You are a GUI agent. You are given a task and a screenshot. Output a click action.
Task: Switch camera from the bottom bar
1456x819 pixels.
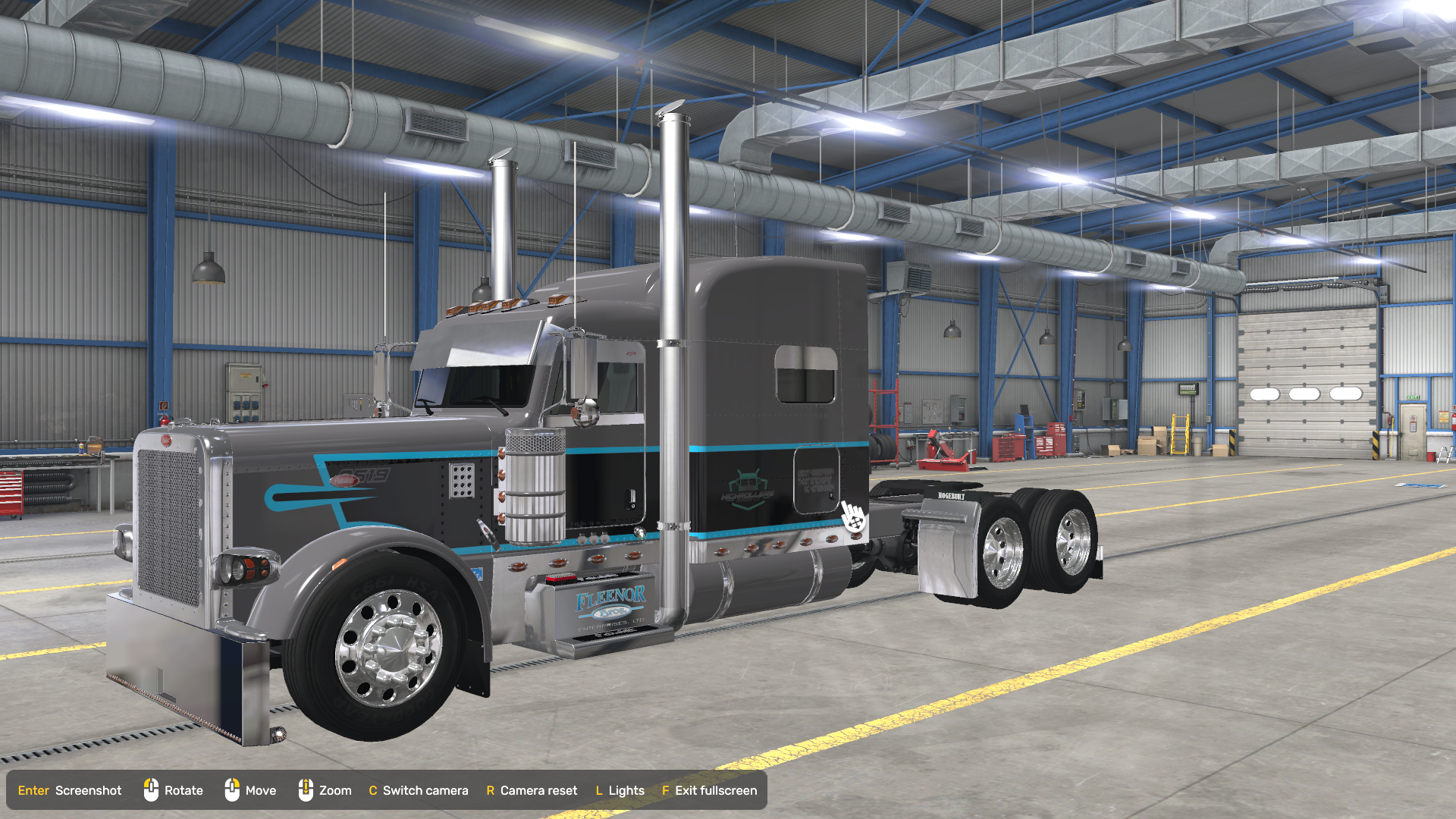(x=419, y=790)
